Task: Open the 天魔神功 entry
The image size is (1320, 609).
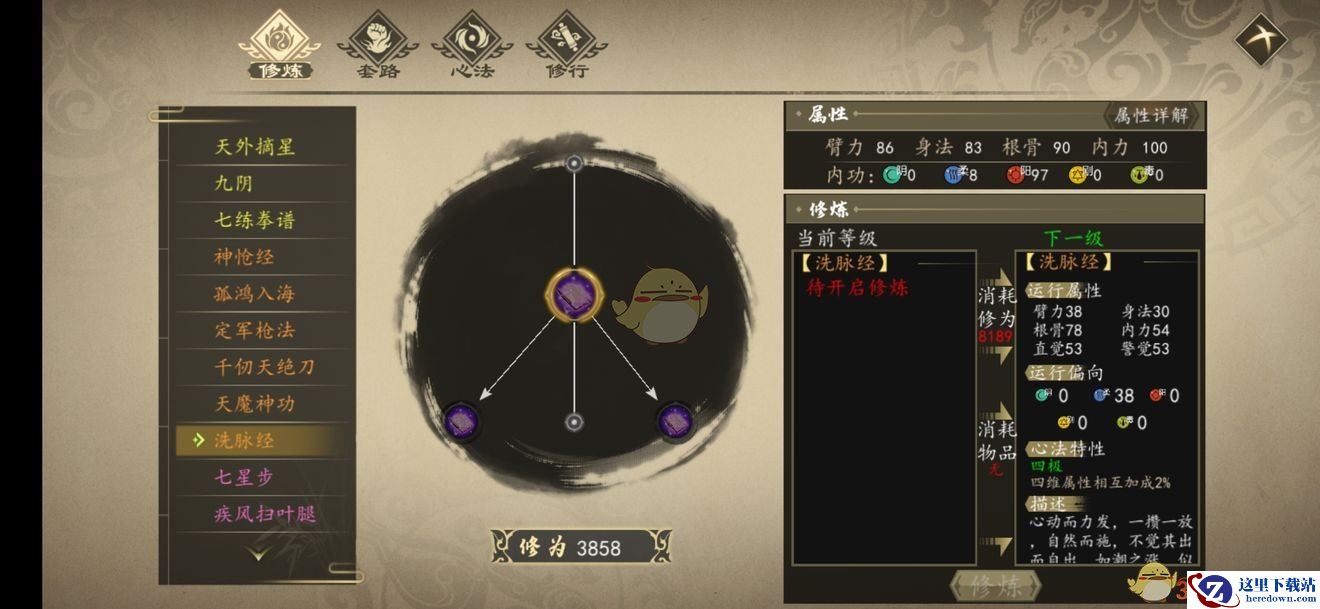Action: (256, 404)
